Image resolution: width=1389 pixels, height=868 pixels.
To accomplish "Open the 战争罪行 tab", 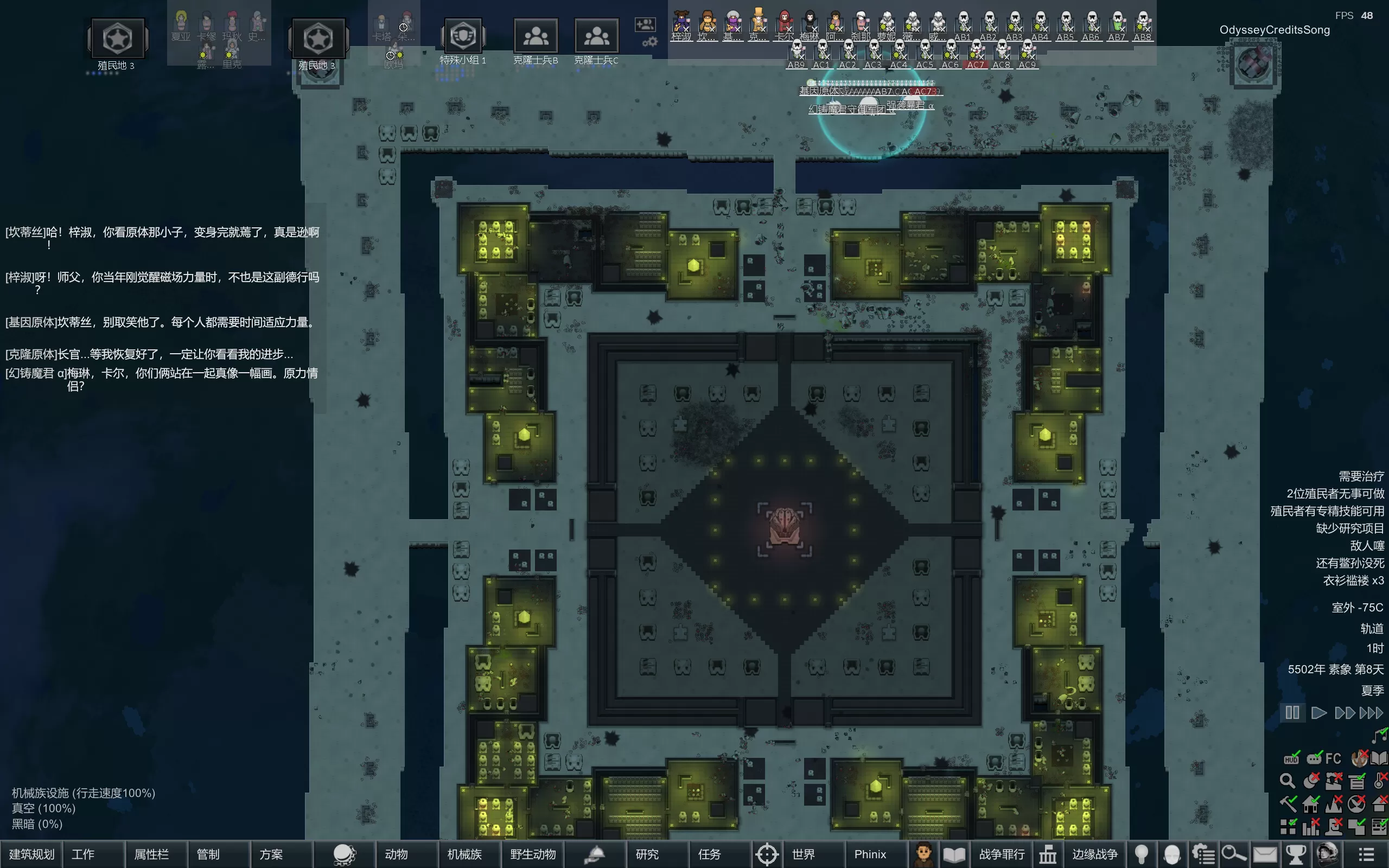I will (1002, 854).
